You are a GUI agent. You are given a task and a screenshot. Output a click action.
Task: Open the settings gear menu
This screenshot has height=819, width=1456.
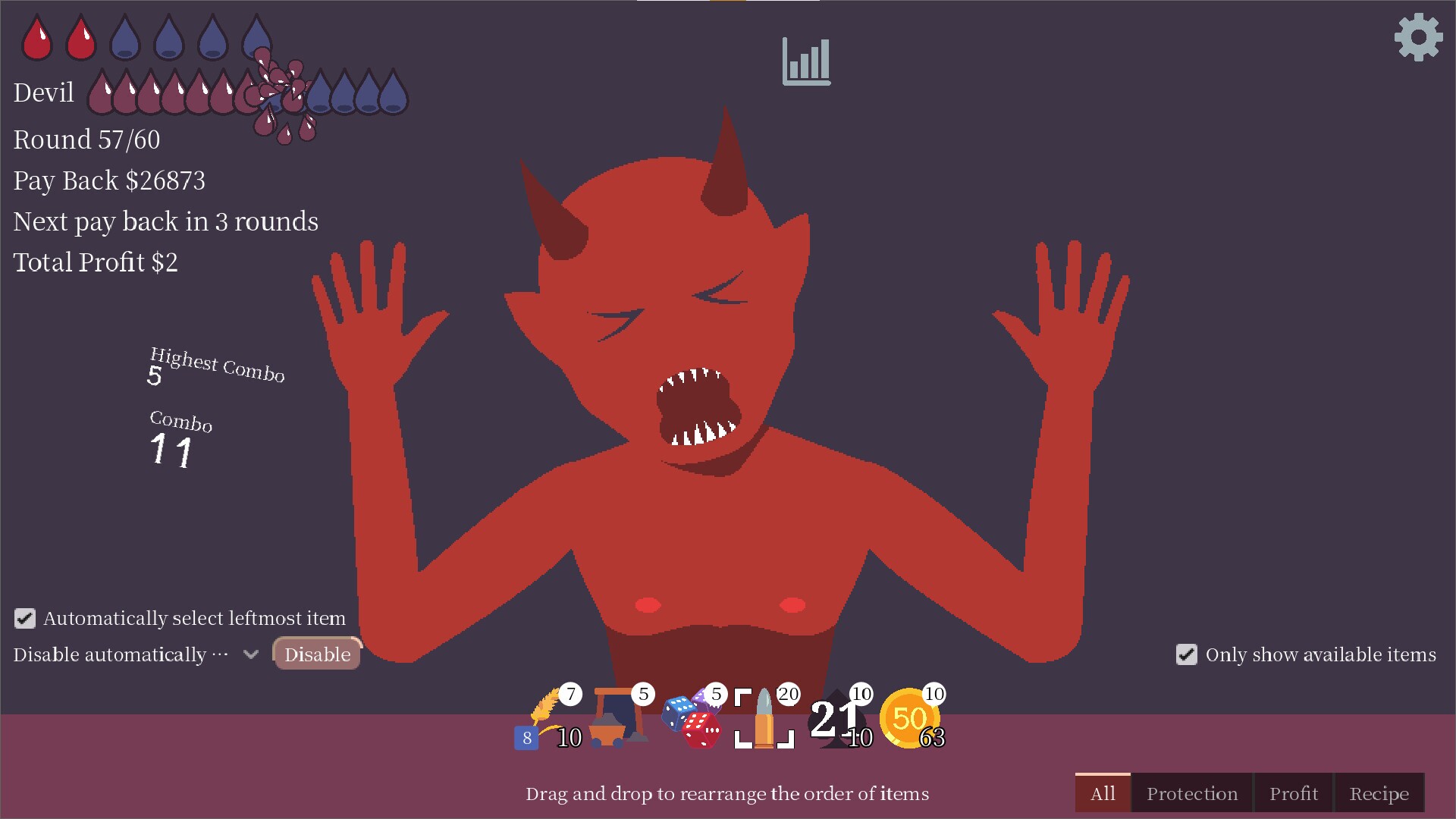point(1417,39)
